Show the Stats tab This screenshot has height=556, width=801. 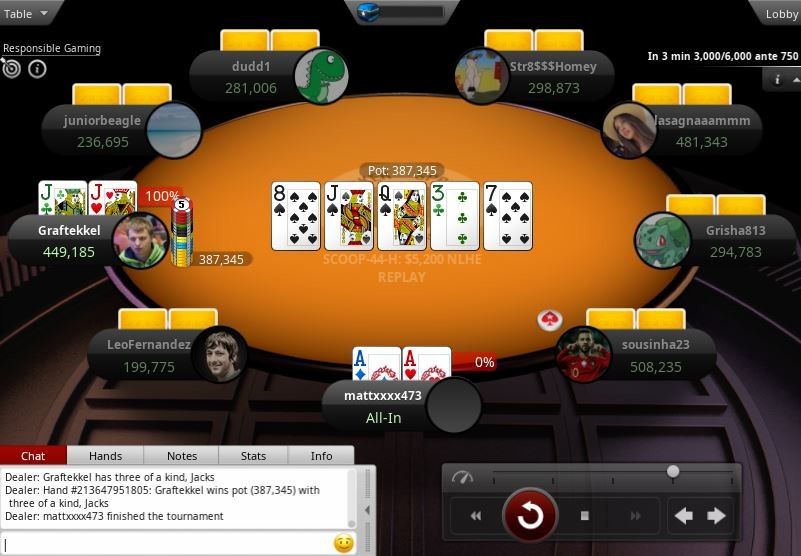tap(253, 456)
